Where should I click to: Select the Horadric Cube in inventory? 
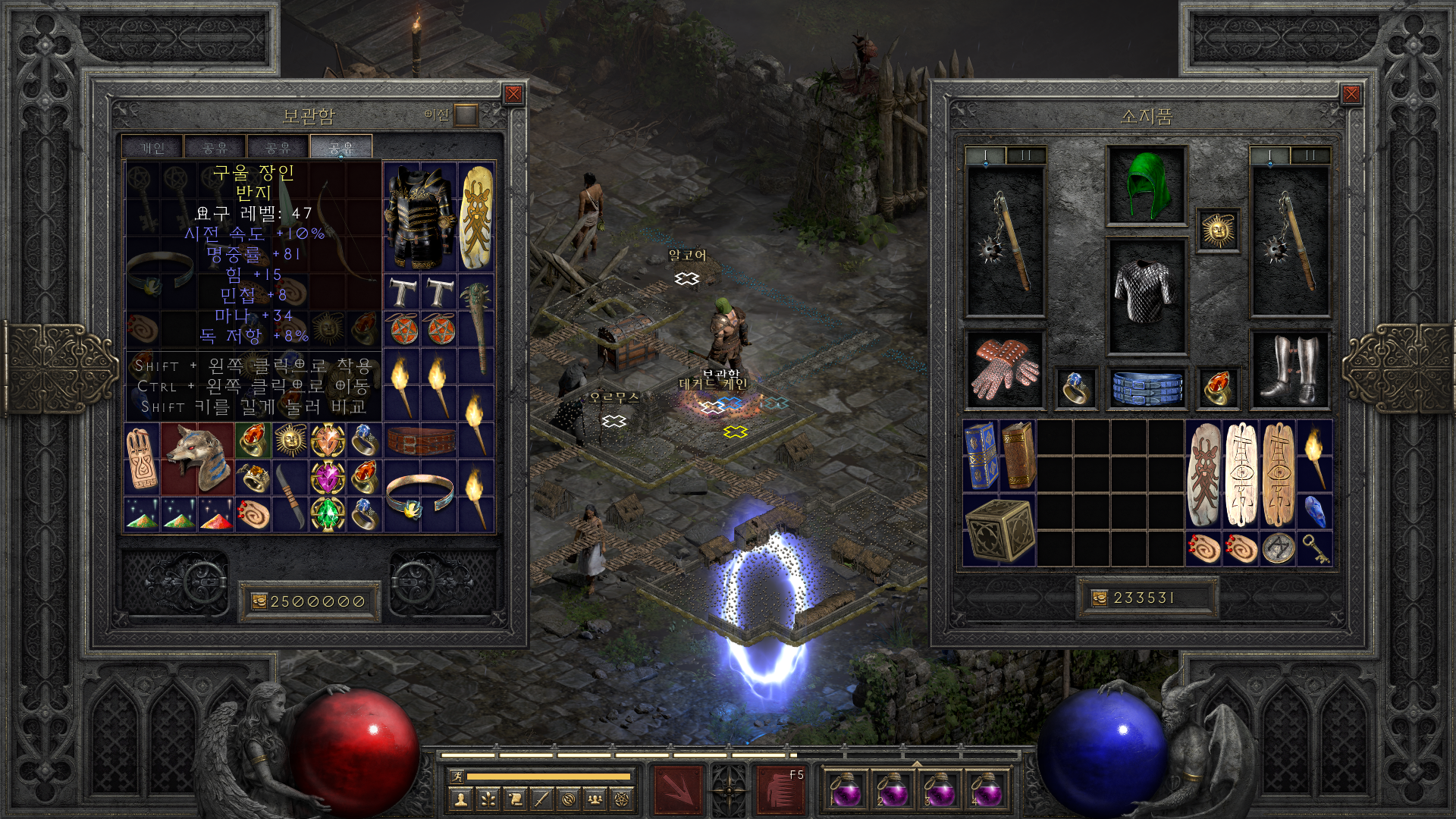(x=999, y=531)
